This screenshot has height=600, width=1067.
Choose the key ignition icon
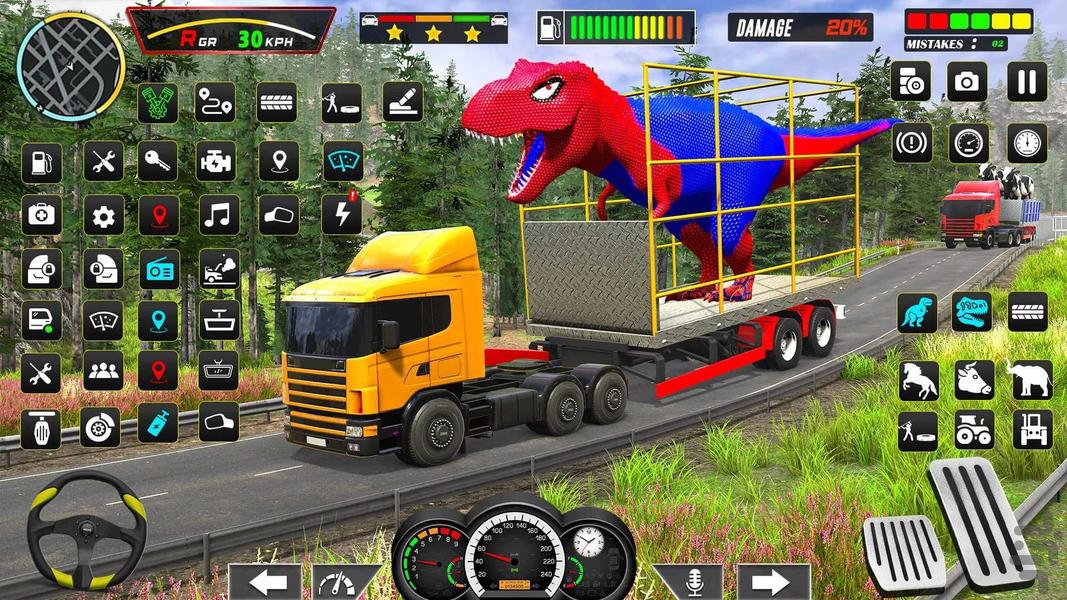pos(157,161)
